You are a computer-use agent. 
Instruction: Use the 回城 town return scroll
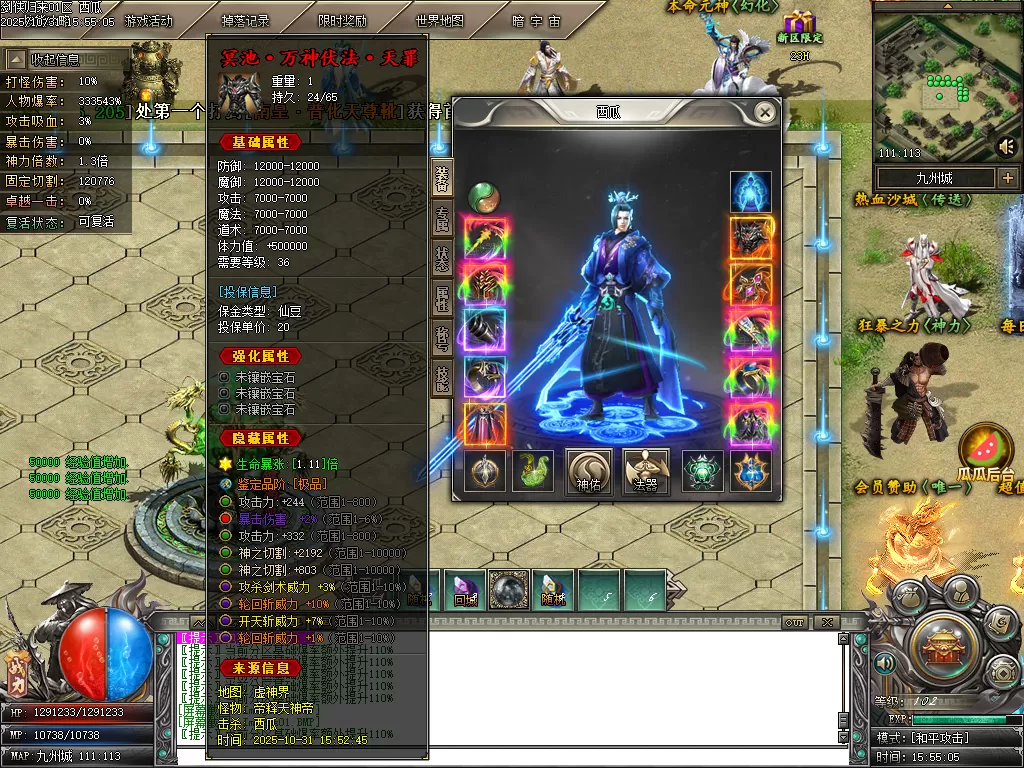[x=465, y=589]
